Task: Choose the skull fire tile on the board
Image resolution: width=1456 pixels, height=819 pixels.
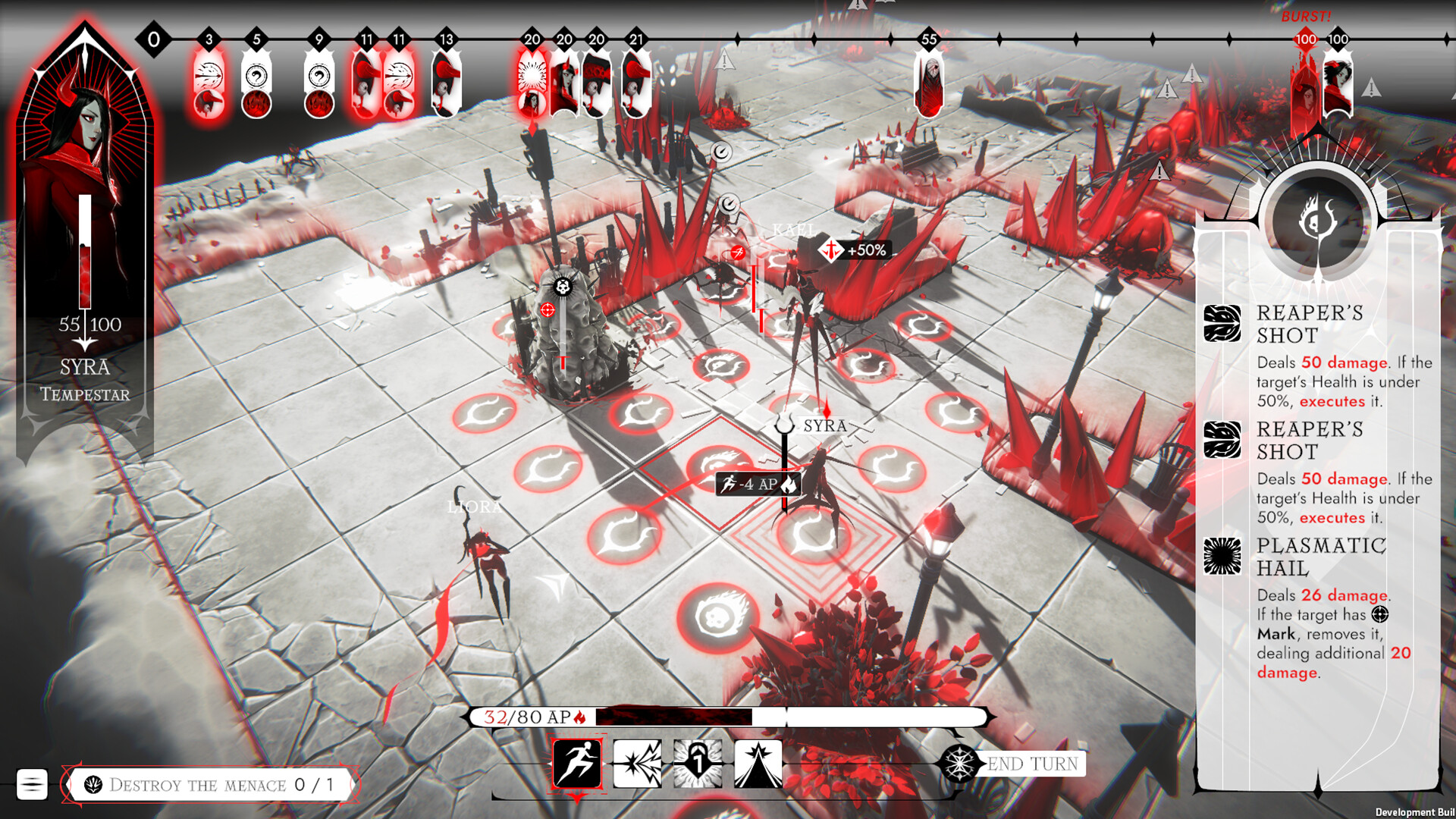Action: click(717, 616)
